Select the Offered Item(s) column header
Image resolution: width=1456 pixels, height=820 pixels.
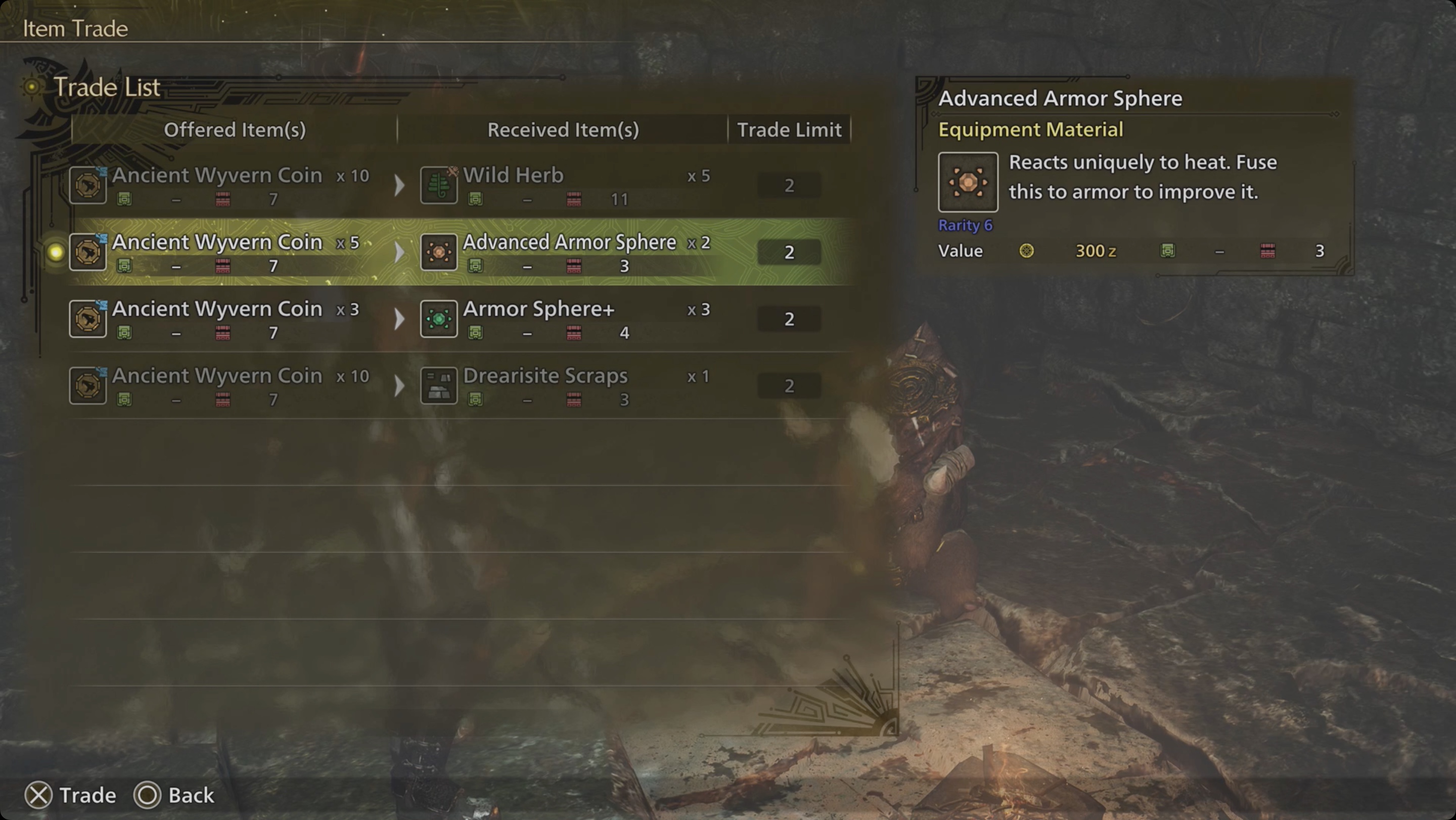coord(235,129)
